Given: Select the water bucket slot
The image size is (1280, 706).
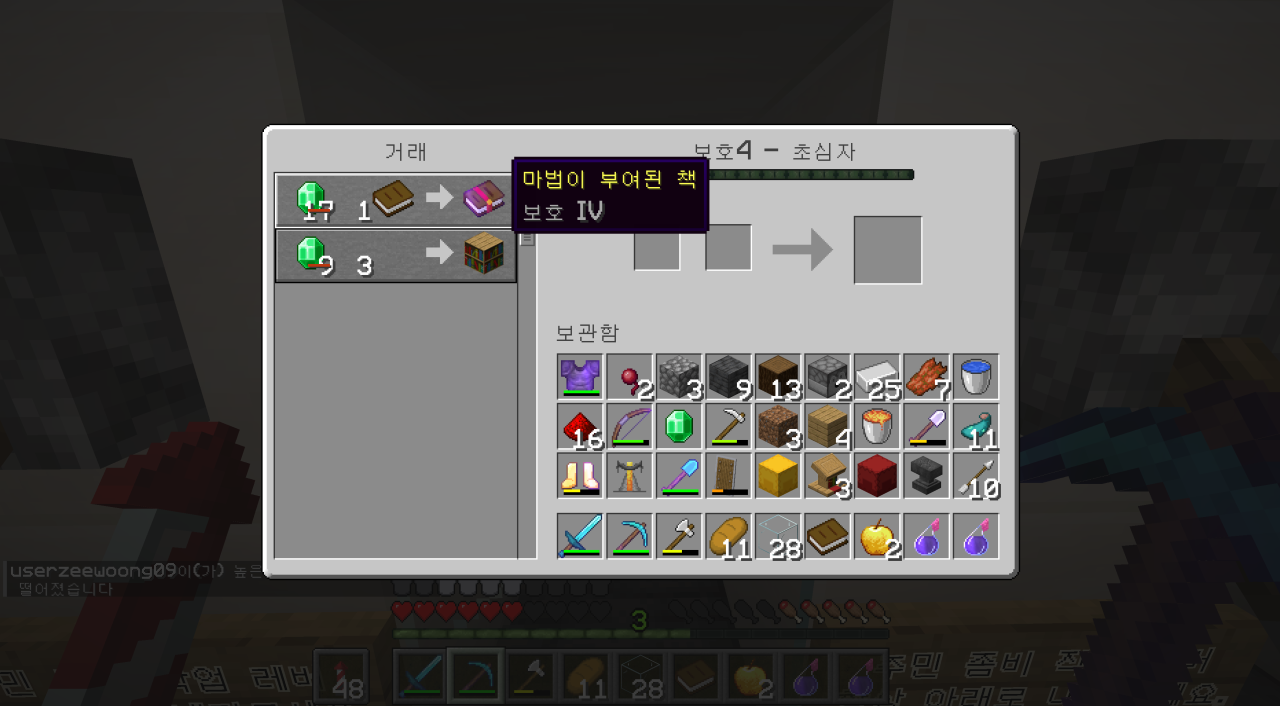Looking at the screenshot, I should (976, 377).
